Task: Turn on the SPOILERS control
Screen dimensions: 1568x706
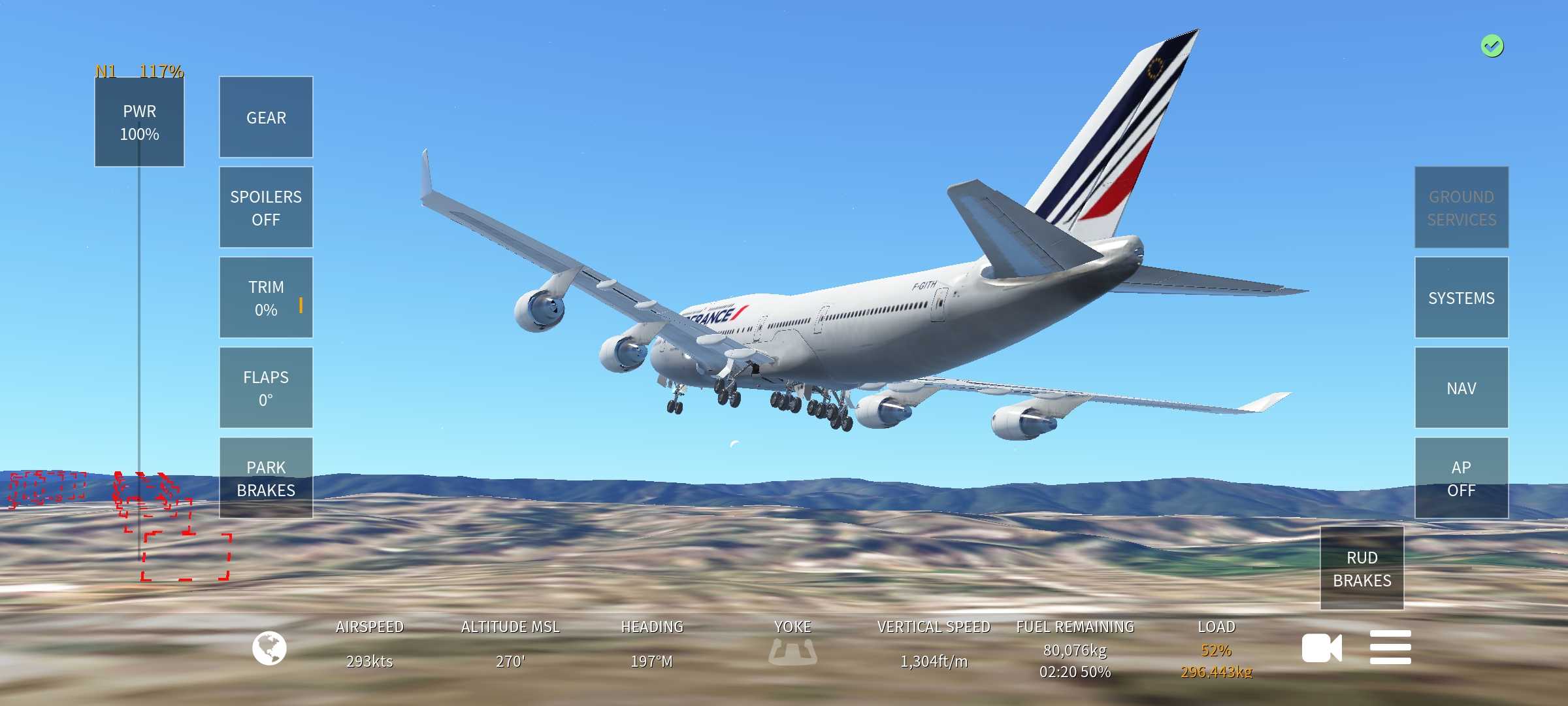Action: [x=266, y=207]
